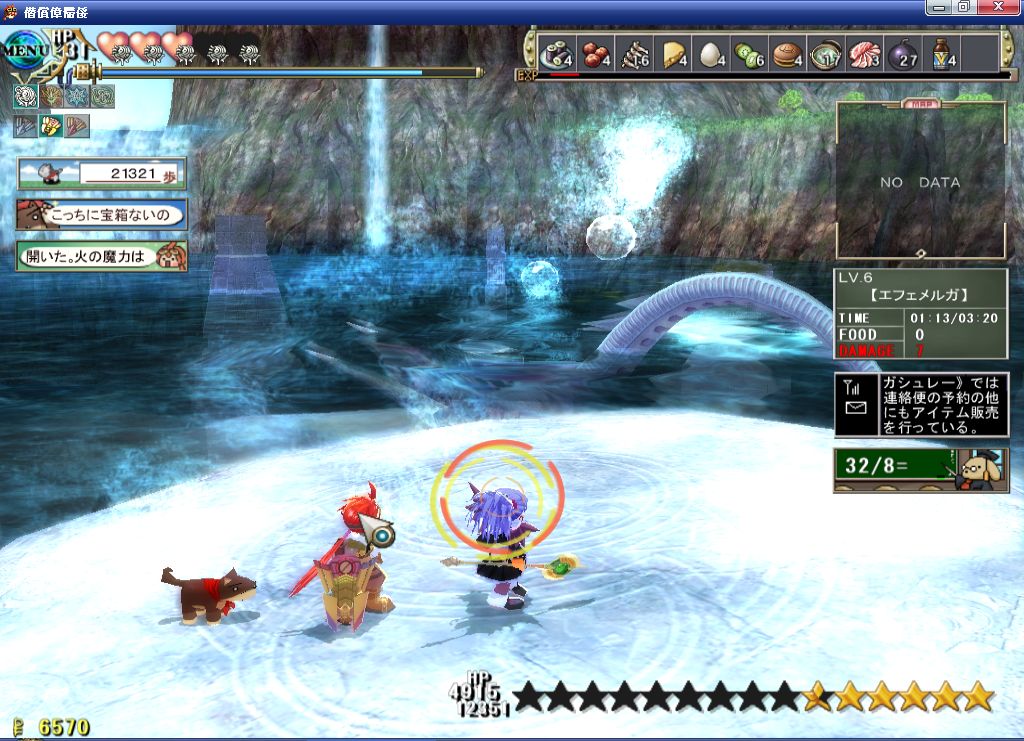Choose the sliced kiwi item
1024x741 pixels.
pyautogui.click(x=750, y=54)
